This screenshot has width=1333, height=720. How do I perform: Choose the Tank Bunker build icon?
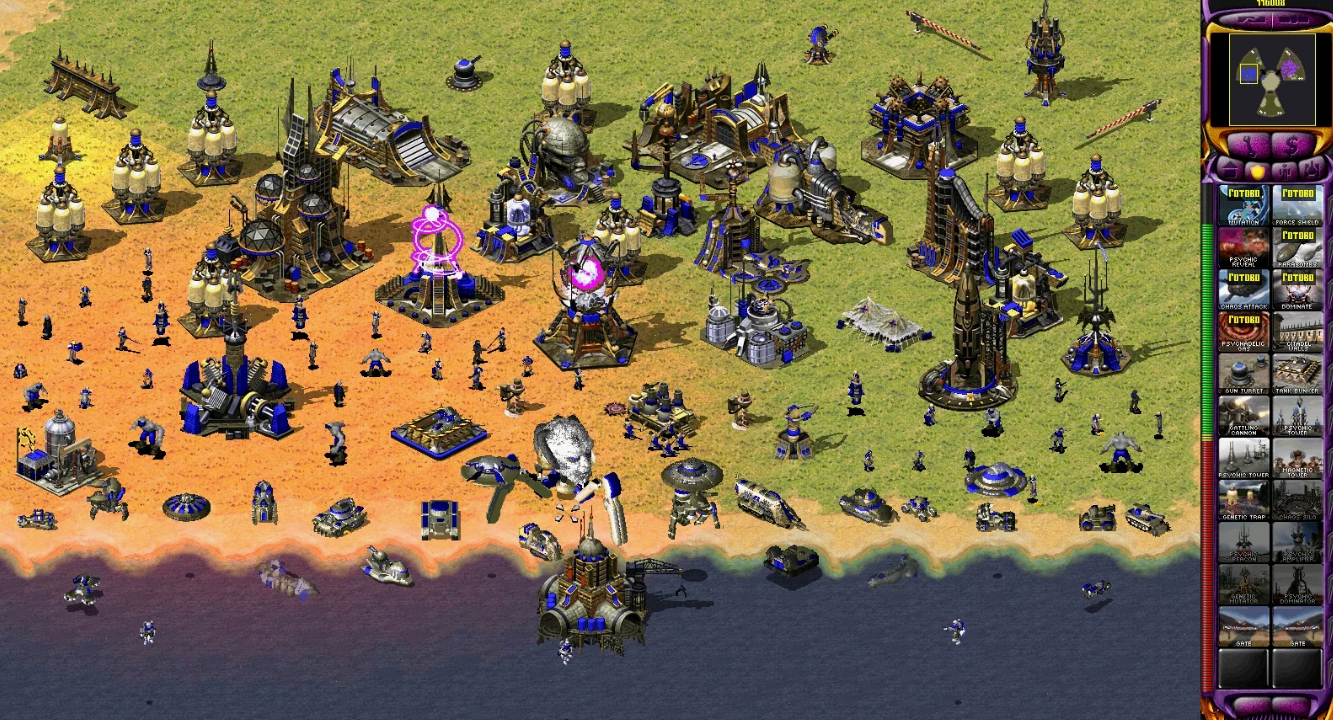coord(1297,373)
